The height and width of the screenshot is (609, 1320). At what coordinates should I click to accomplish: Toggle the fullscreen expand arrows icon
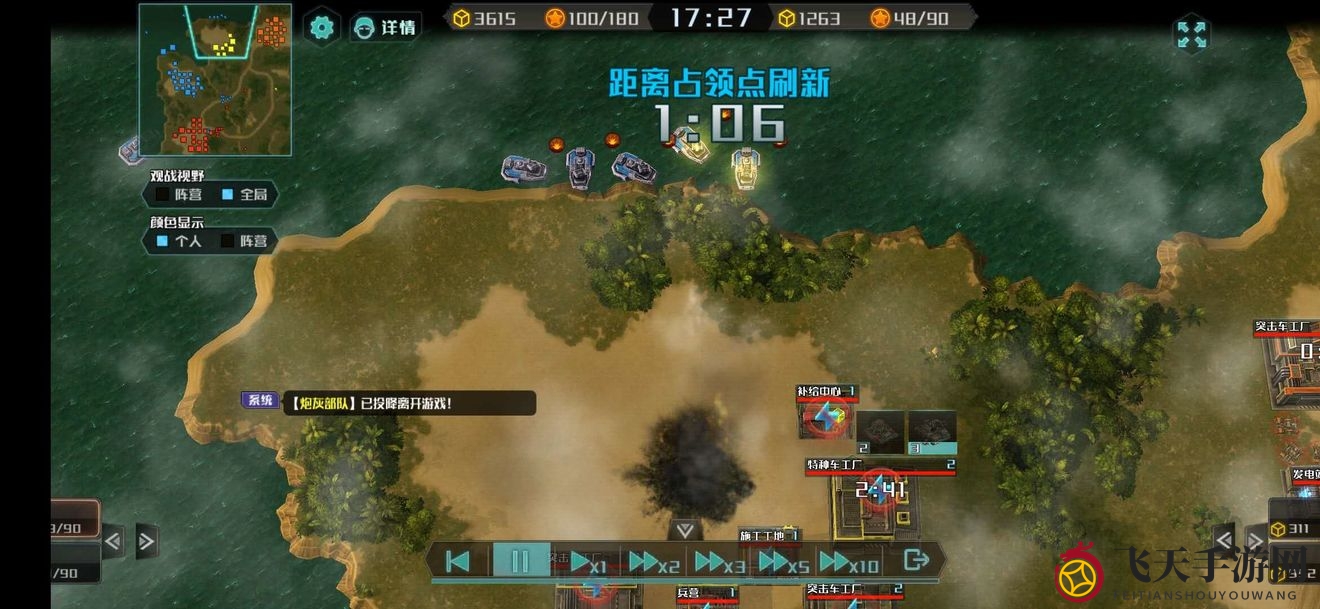[1191, 35]
